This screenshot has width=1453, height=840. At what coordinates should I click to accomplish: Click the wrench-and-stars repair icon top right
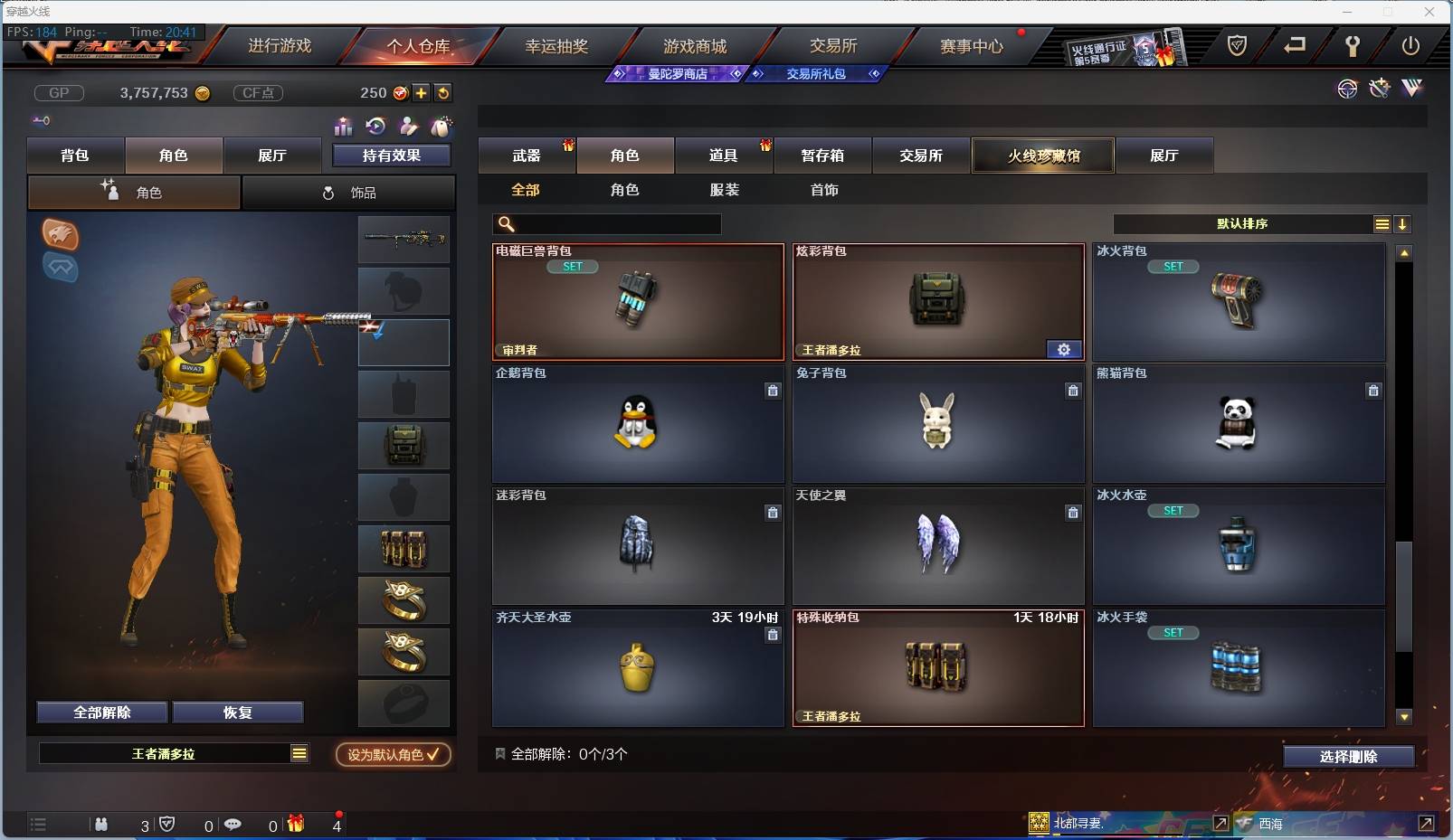(1378, 88)
